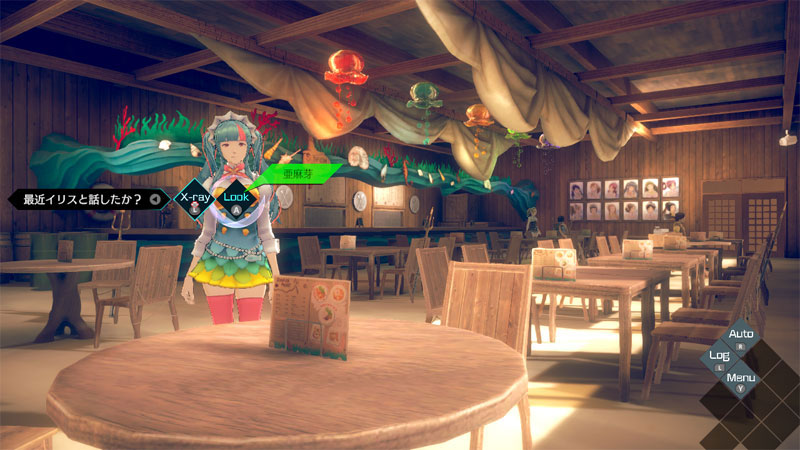Toggle Auto mode
The height and width of the screenshot is (450, 800).
coord(741,335)
